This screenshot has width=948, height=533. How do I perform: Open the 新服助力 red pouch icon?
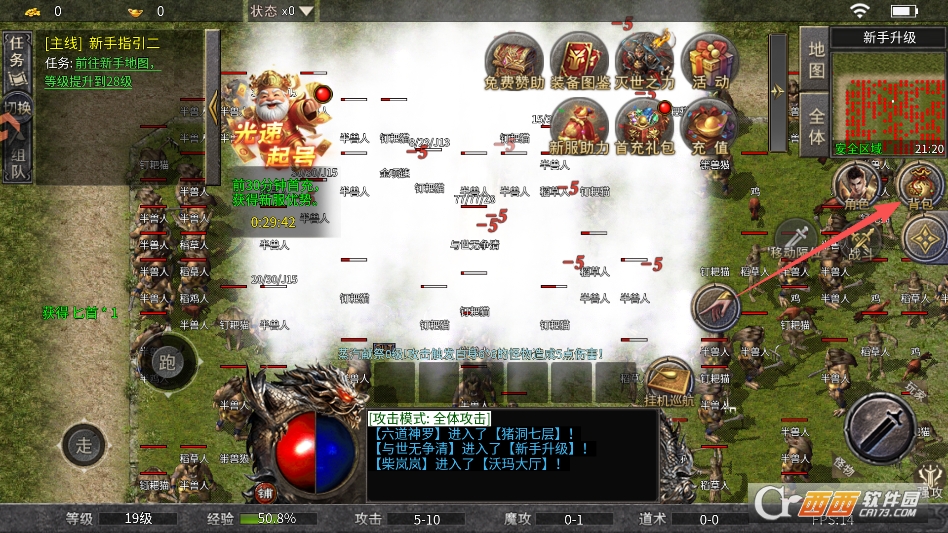[579, 125]
